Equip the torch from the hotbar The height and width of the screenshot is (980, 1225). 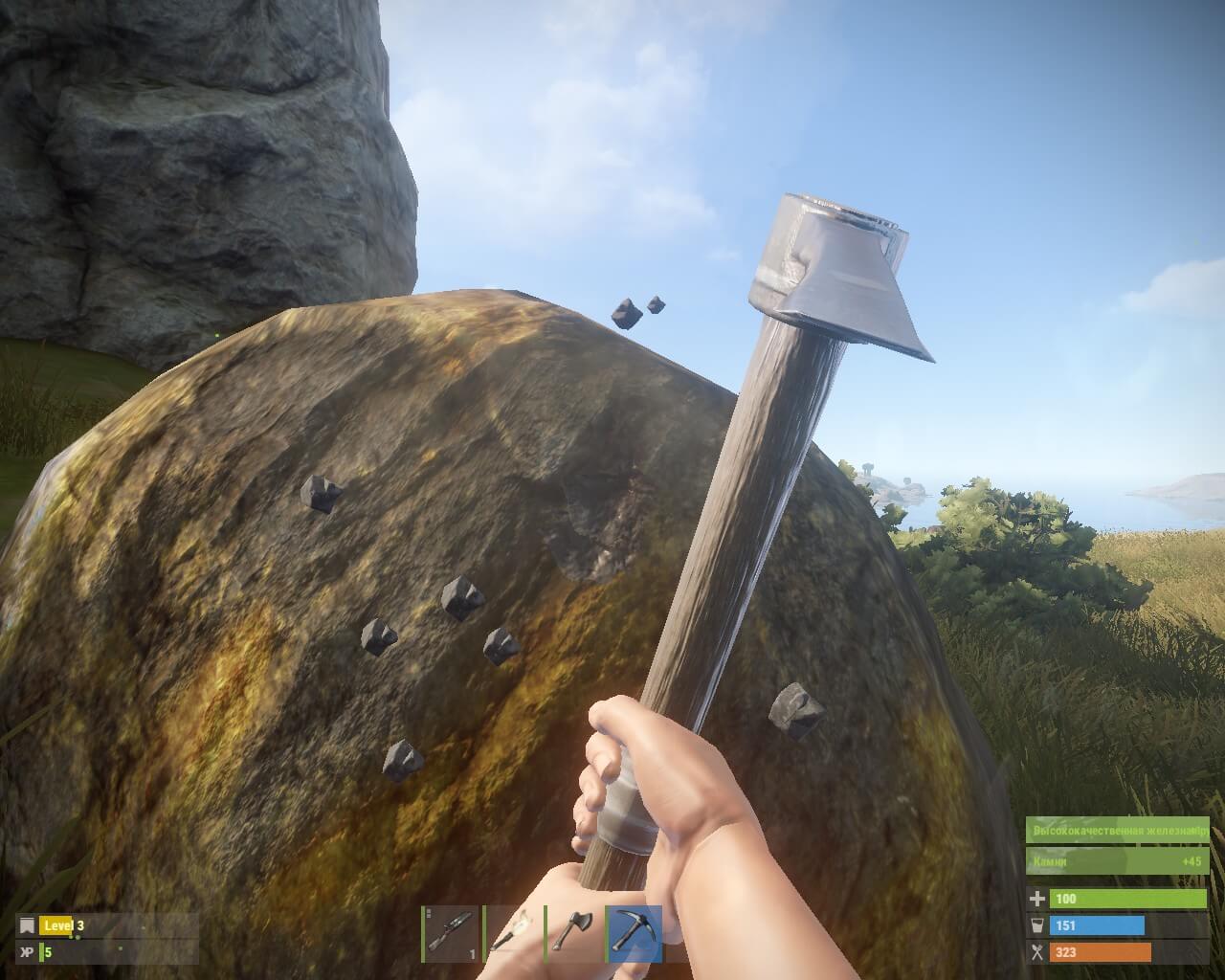click(x=512, y=933)
